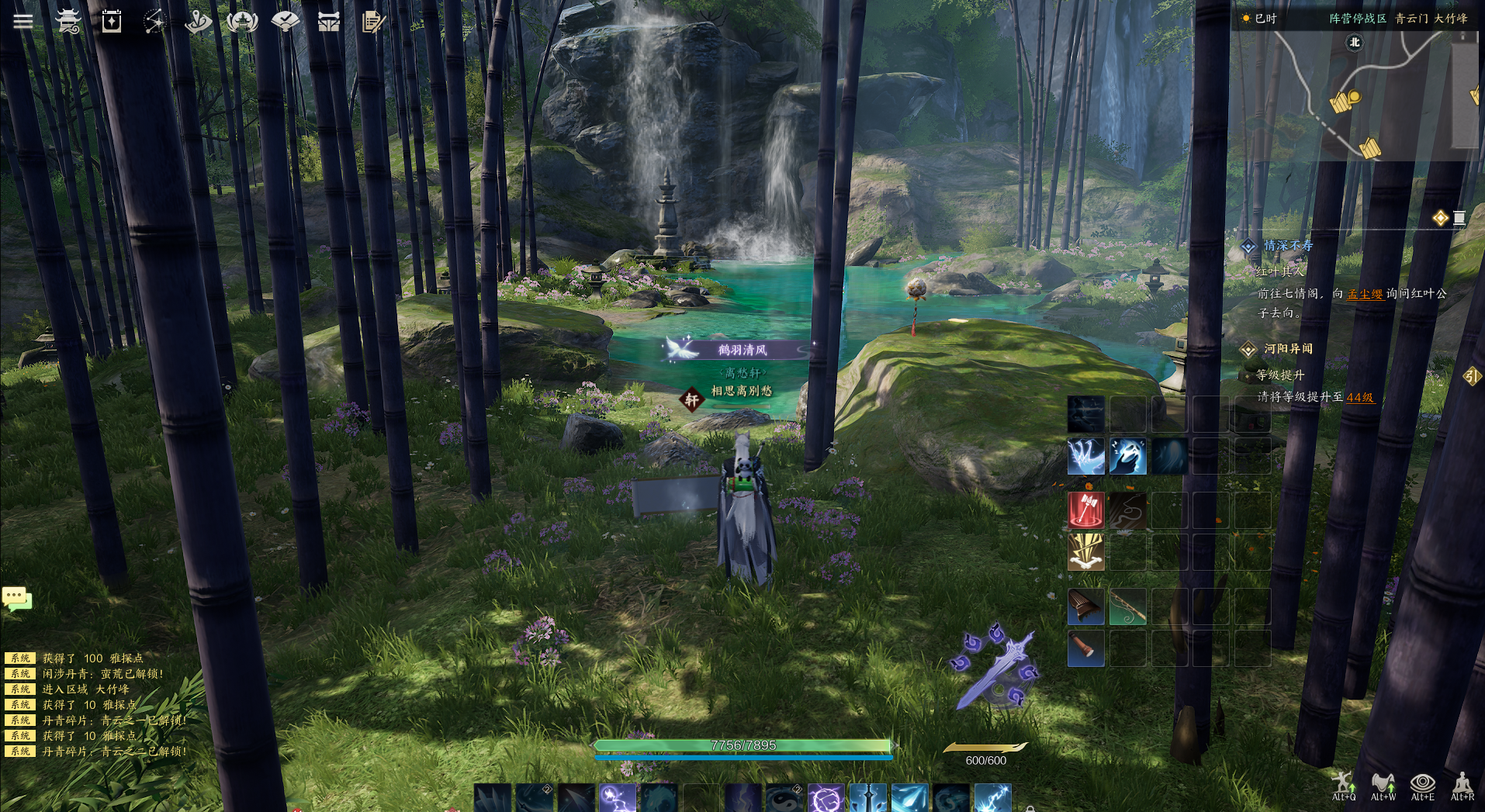
Task: Use the red hammer skill
Action: click(x=1085, y=510)
